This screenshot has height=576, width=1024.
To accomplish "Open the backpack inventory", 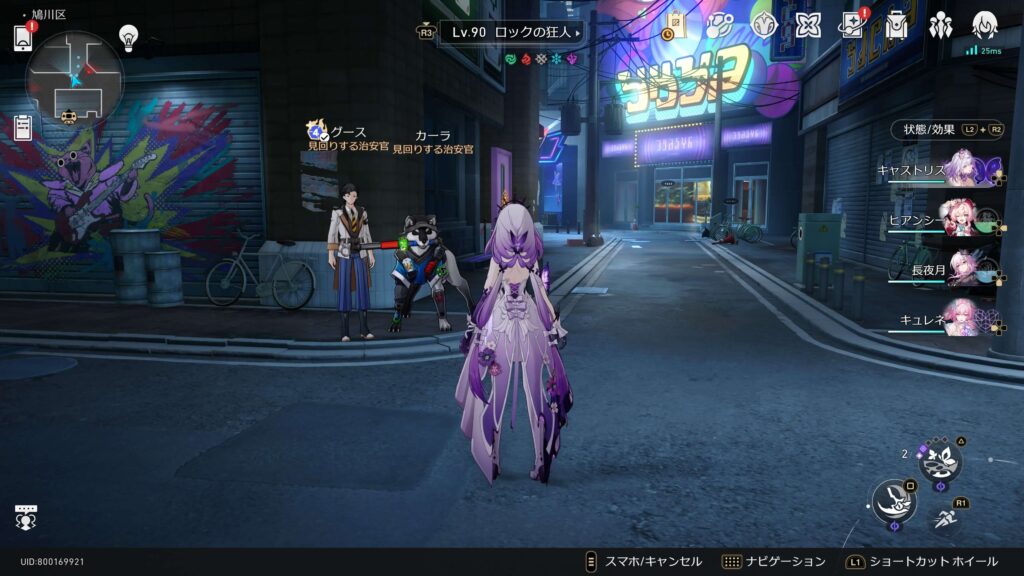I will (896, 25).
